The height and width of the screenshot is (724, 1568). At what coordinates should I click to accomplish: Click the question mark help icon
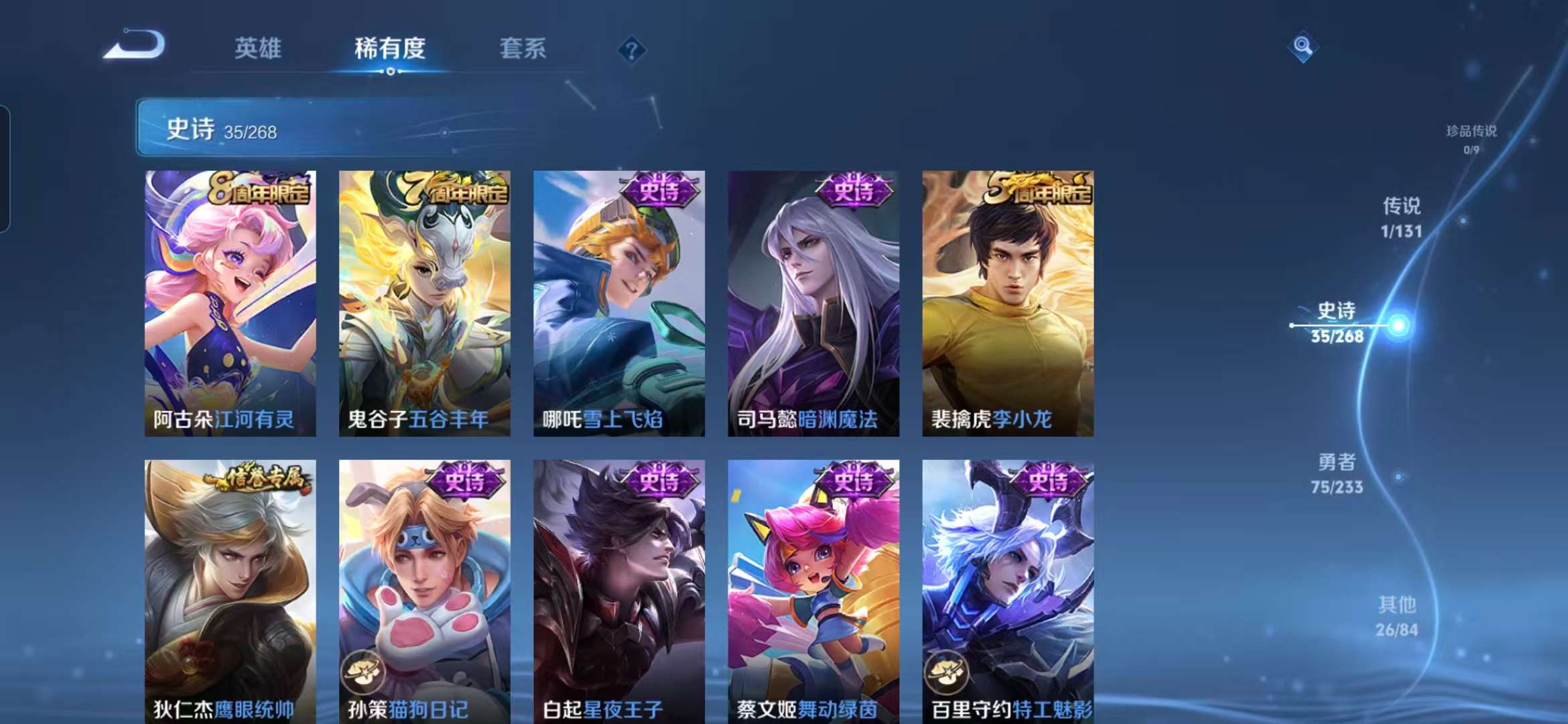pos(631,50)
